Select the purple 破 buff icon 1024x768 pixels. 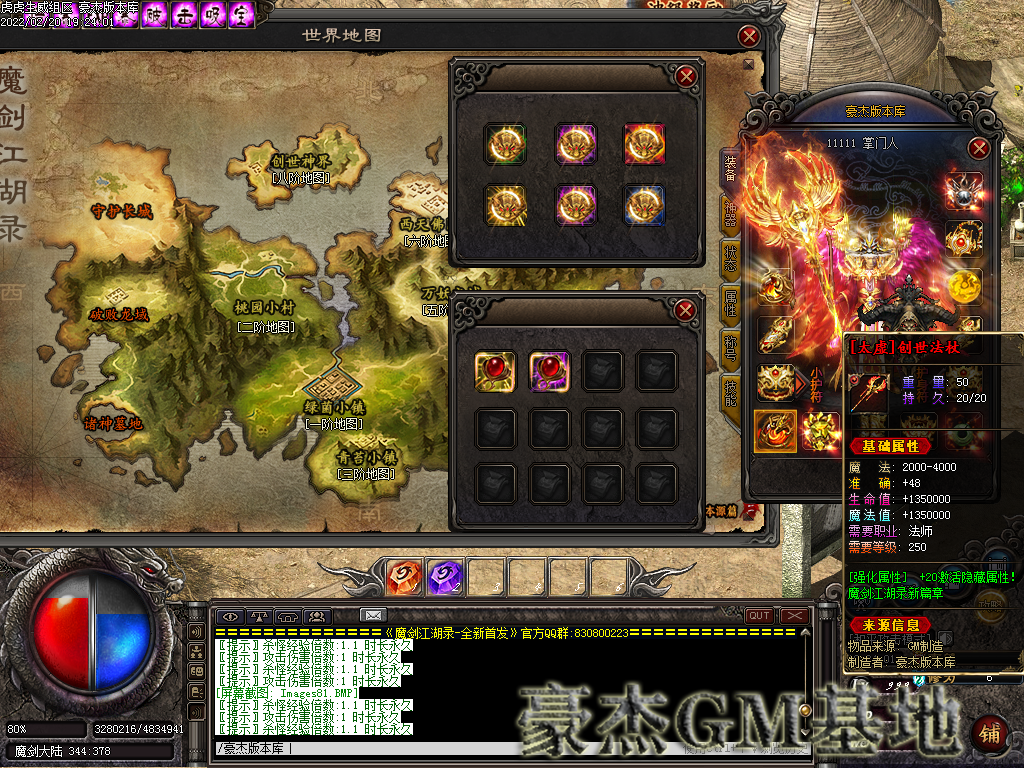click(155, 15)
